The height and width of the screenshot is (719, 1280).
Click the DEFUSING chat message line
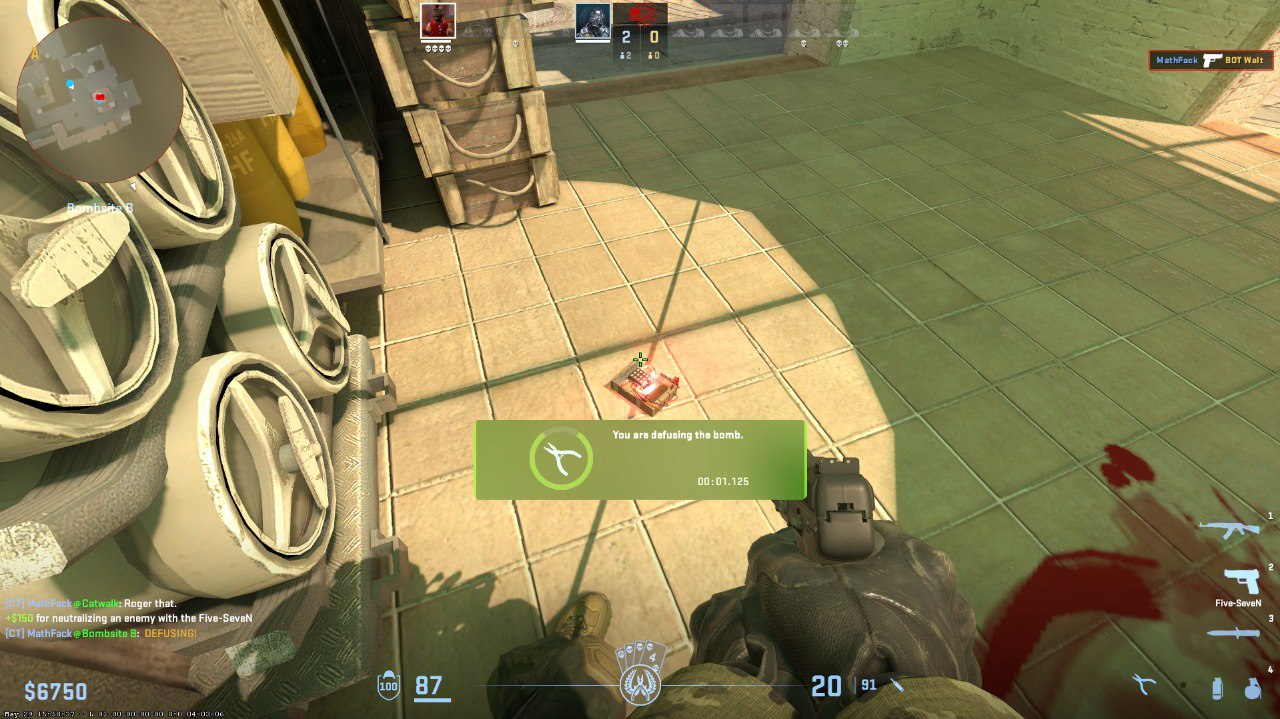(x=101, y=634)
